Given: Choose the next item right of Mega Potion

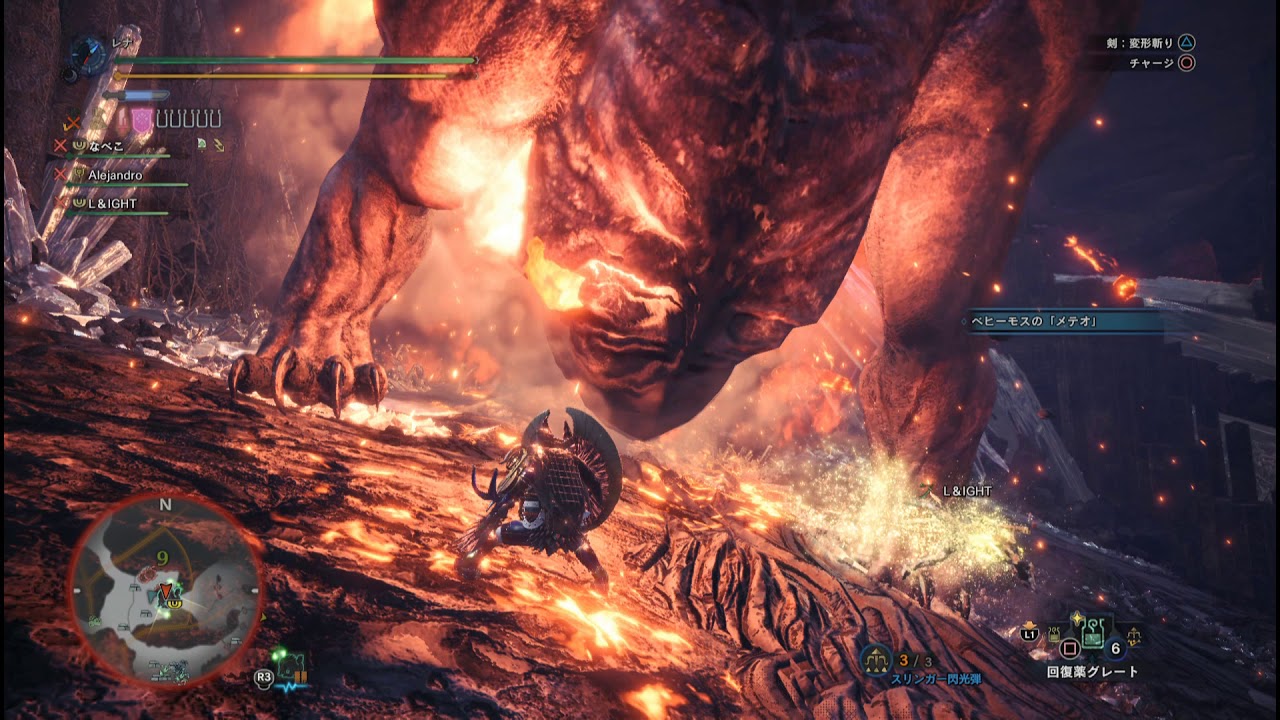Looking at the screenshot, I should click(x=1134, y=636).
